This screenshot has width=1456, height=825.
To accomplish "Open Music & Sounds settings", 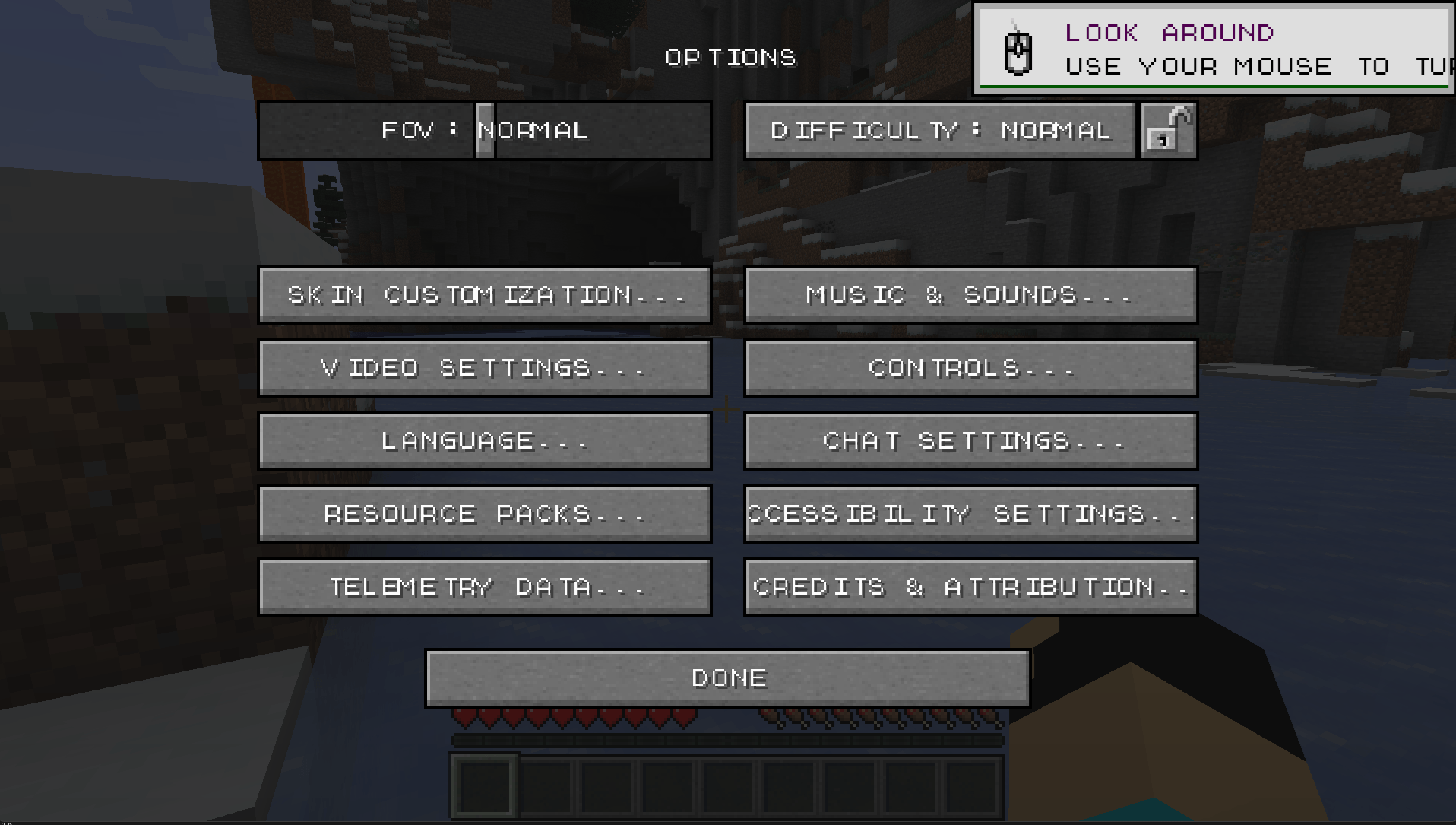I will coord(970,294).
